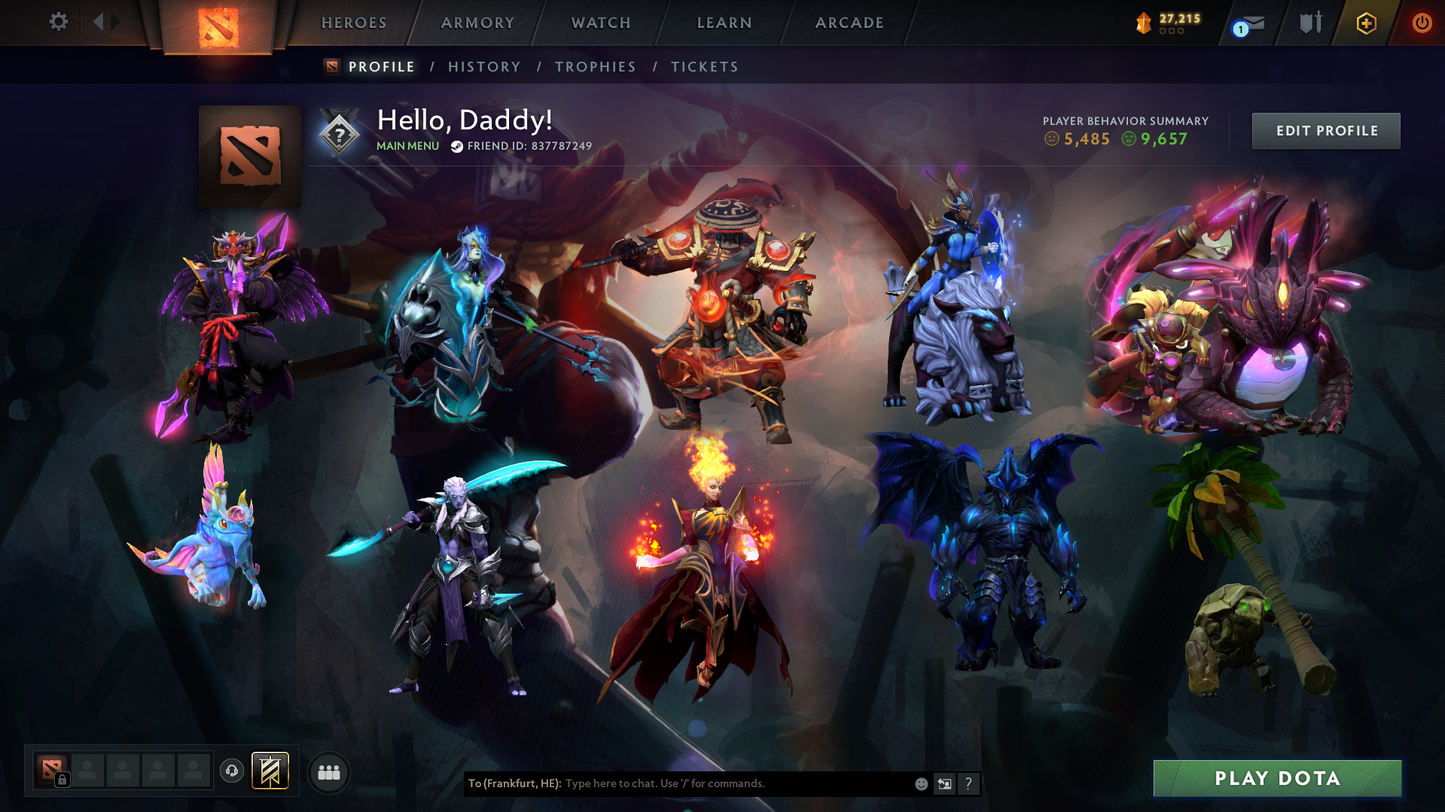Expand the chat window with the popout icon
This screenshot has height=812, width=1445.
[x=942, y=784]
